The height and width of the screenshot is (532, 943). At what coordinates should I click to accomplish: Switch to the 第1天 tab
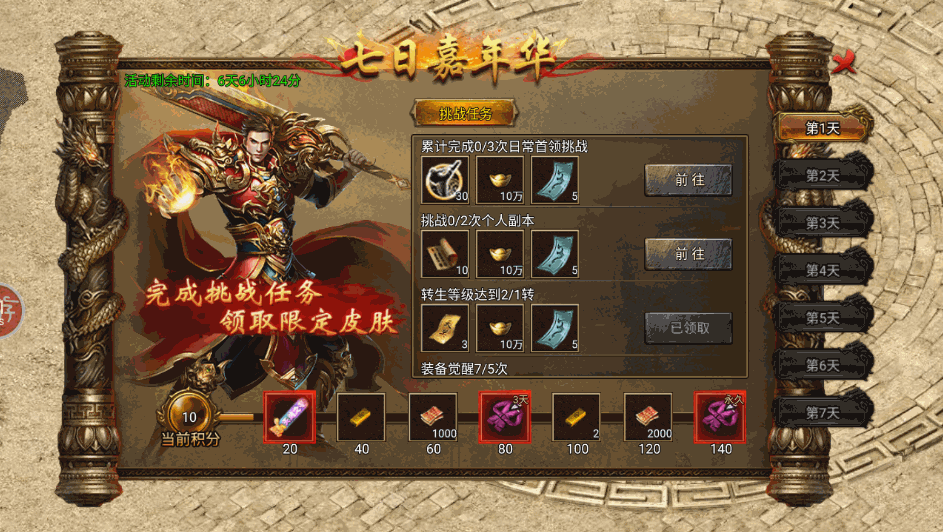823,127
